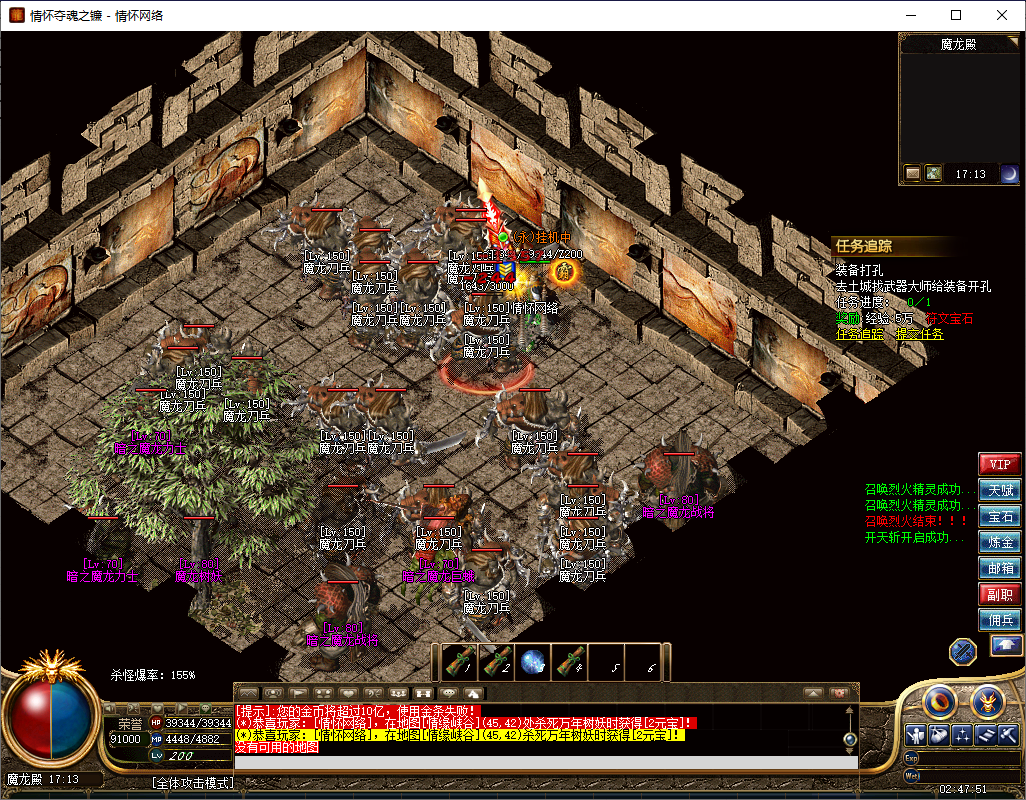1026x800 pixels.
Task: Collapse the side menu with the arrow button
Action: [x=1005, y=646]
